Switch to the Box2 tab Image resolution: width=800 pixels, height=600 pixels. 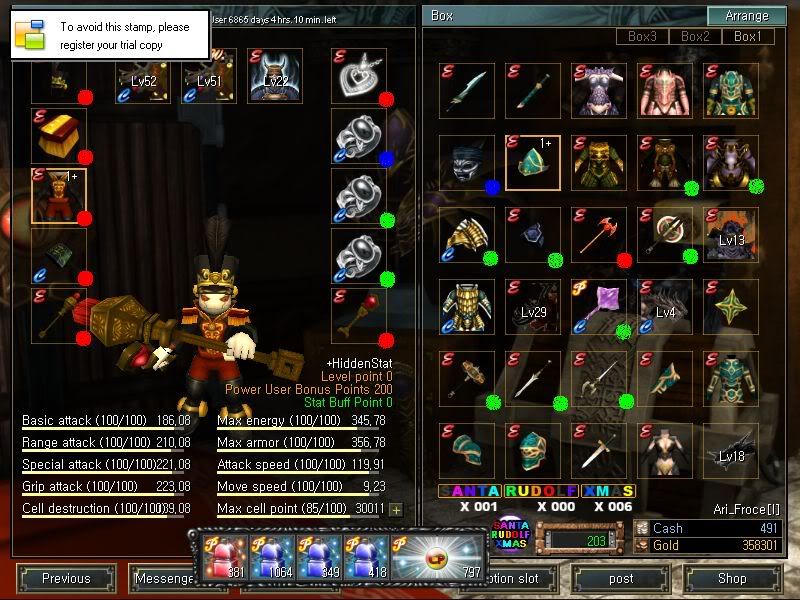coord(695,37)
